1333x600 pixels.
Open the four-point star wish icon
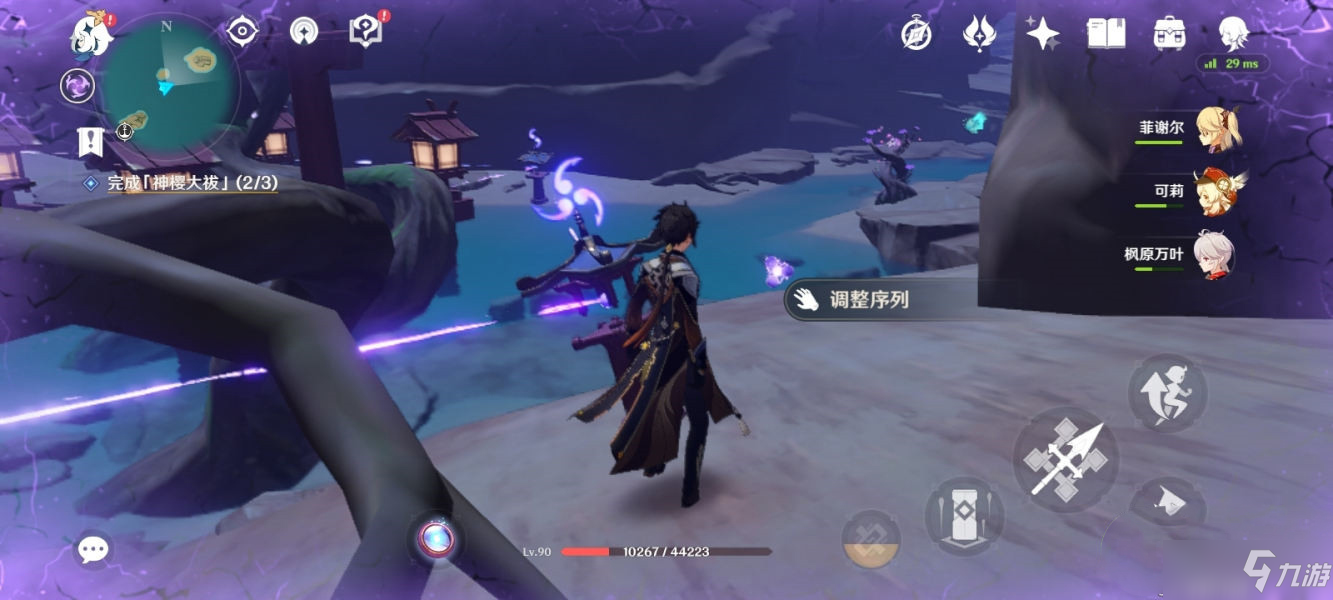[1042, 34]
